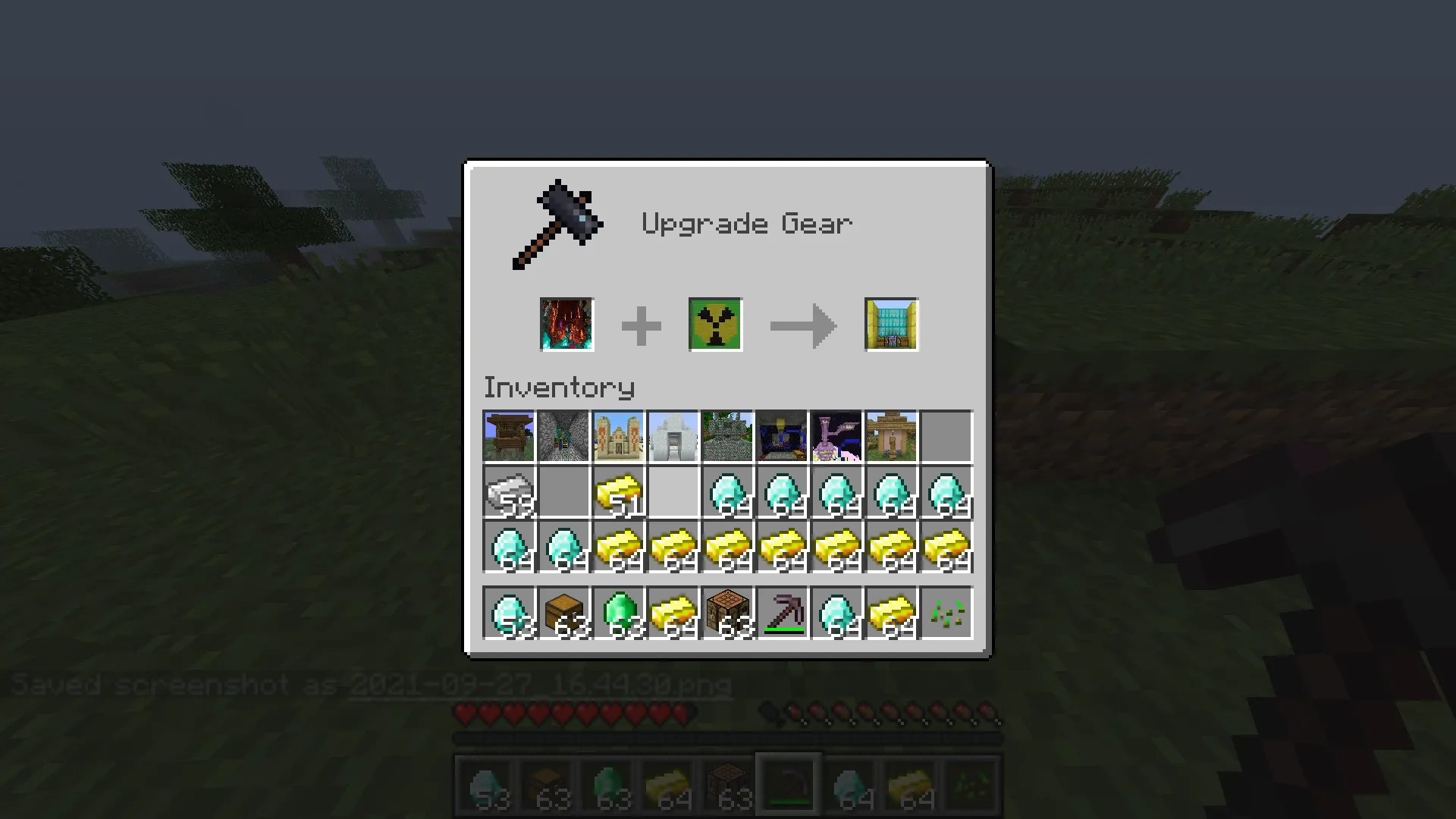Click the saved screenshot filename link

pos(540,684)
